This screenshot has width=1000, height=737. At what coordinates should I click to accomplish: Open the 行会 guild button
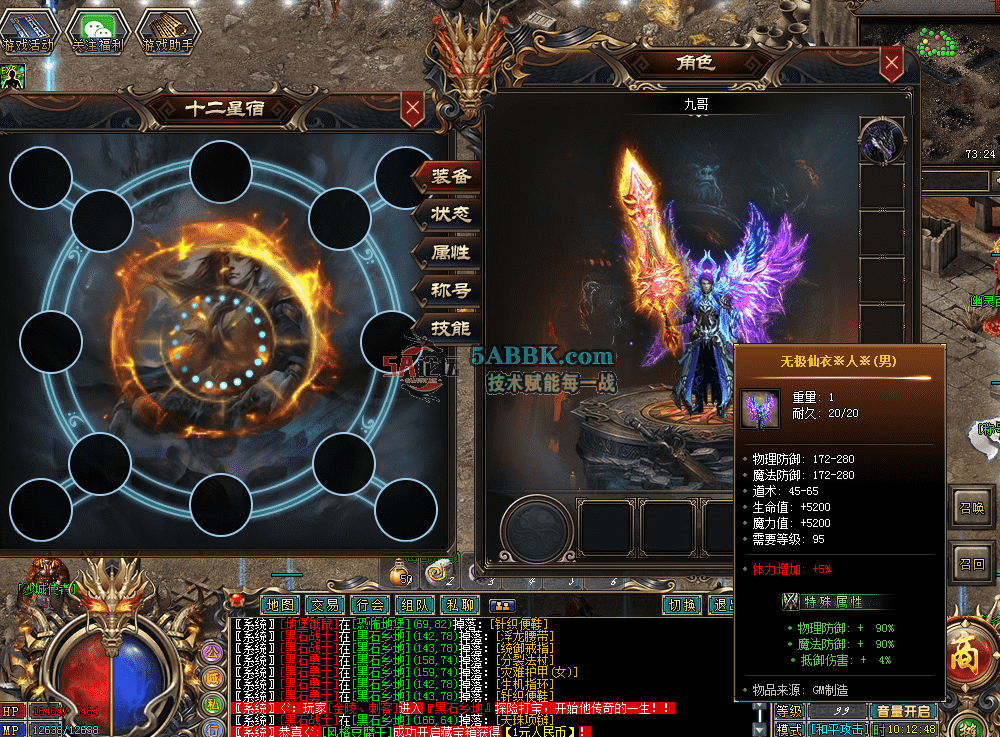(x=369, y=605)
